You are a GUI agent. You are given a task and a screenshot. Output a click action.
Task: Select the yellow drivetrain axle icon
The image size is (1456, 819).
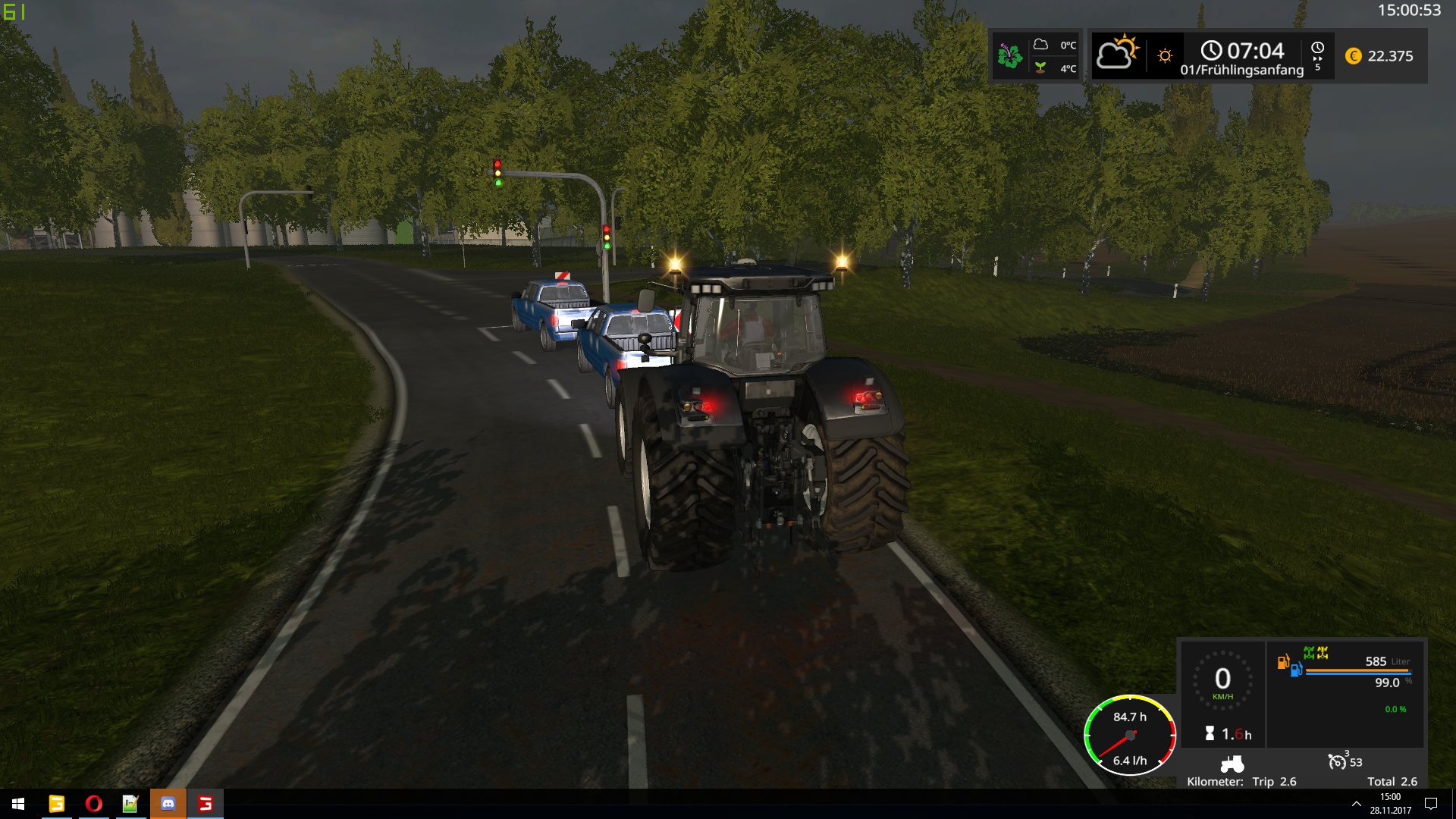click(x=1323, y=653)
